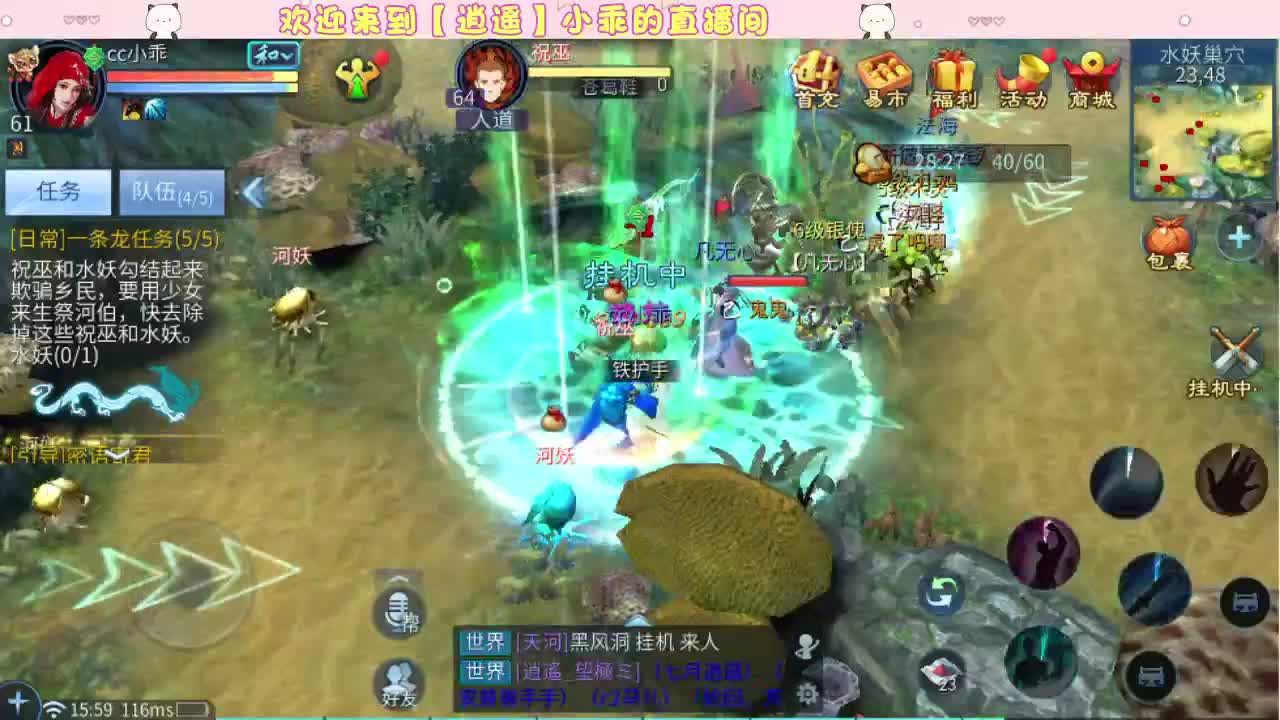Toggle the green refresh skill button
This screenshot has height=720, width=1280.
(x=941, y=594)
